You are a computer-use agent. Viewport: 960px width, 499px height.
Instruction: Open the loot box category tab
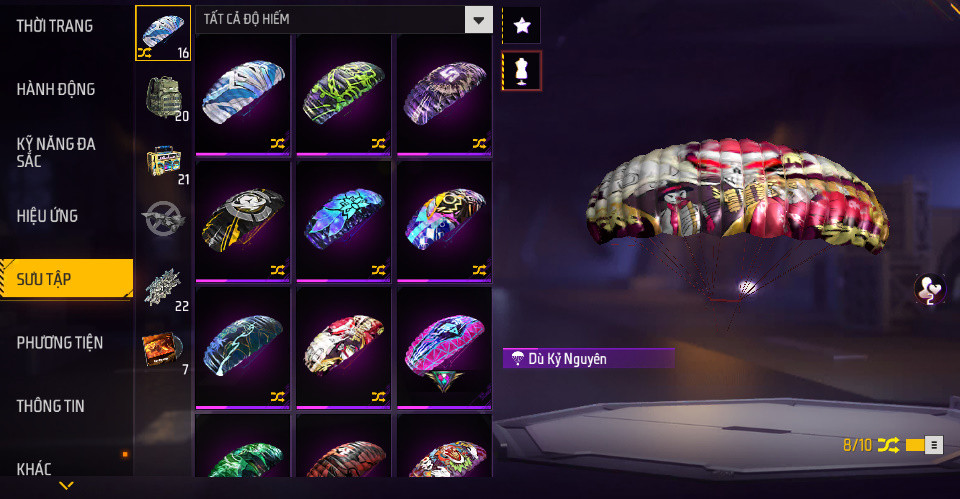pos(163,160)
